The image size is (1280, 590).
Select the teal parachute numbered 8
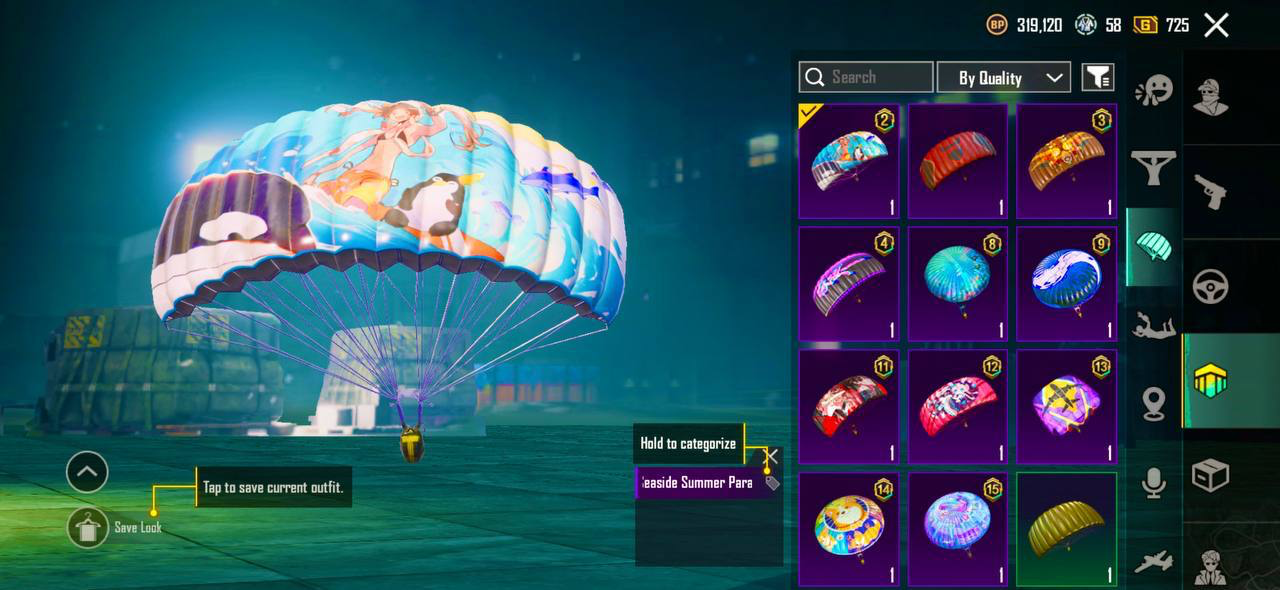[x=958, y=284]
